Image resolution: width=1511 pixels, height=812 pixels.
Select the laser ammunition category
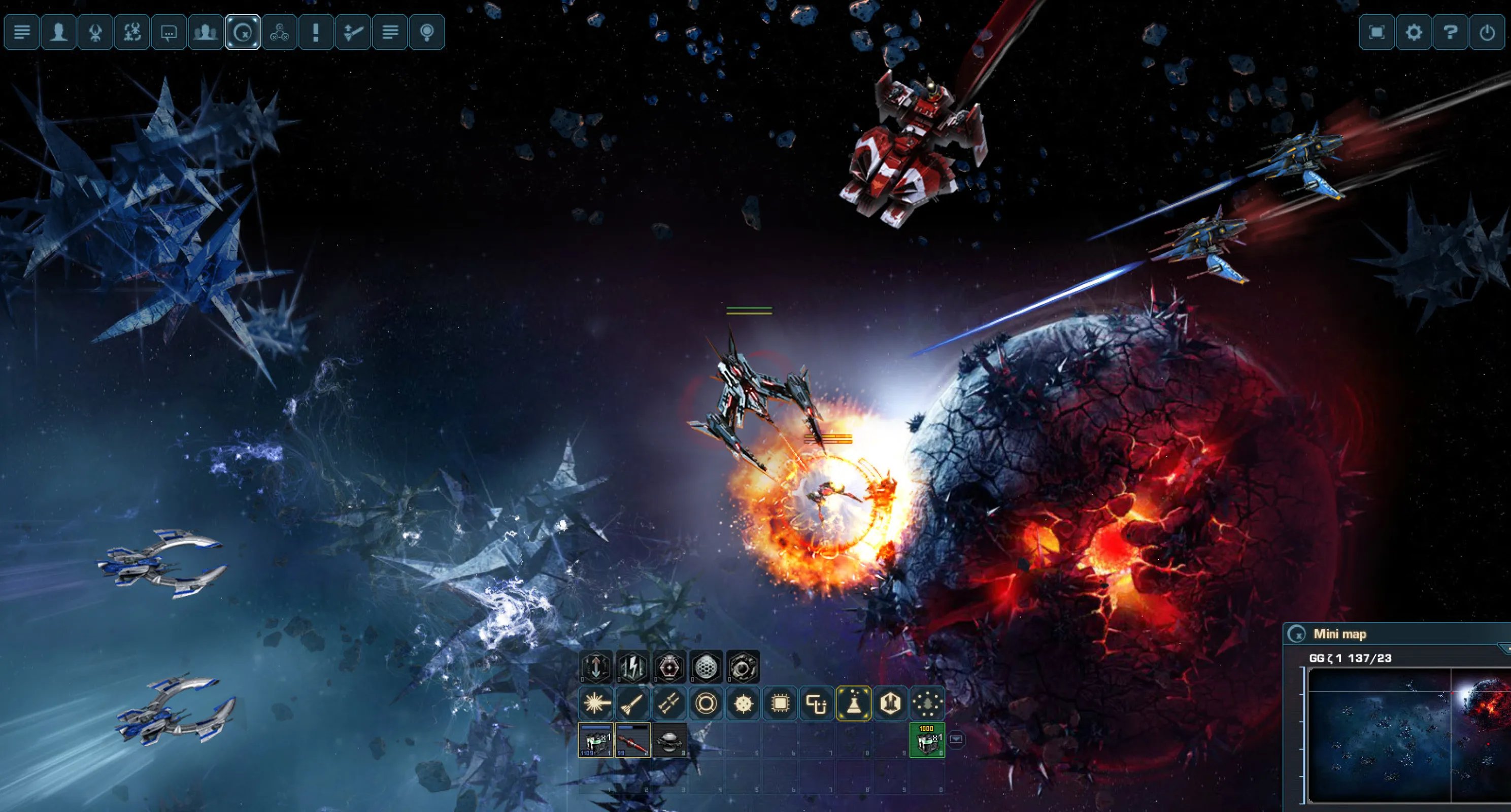(596, 703)
